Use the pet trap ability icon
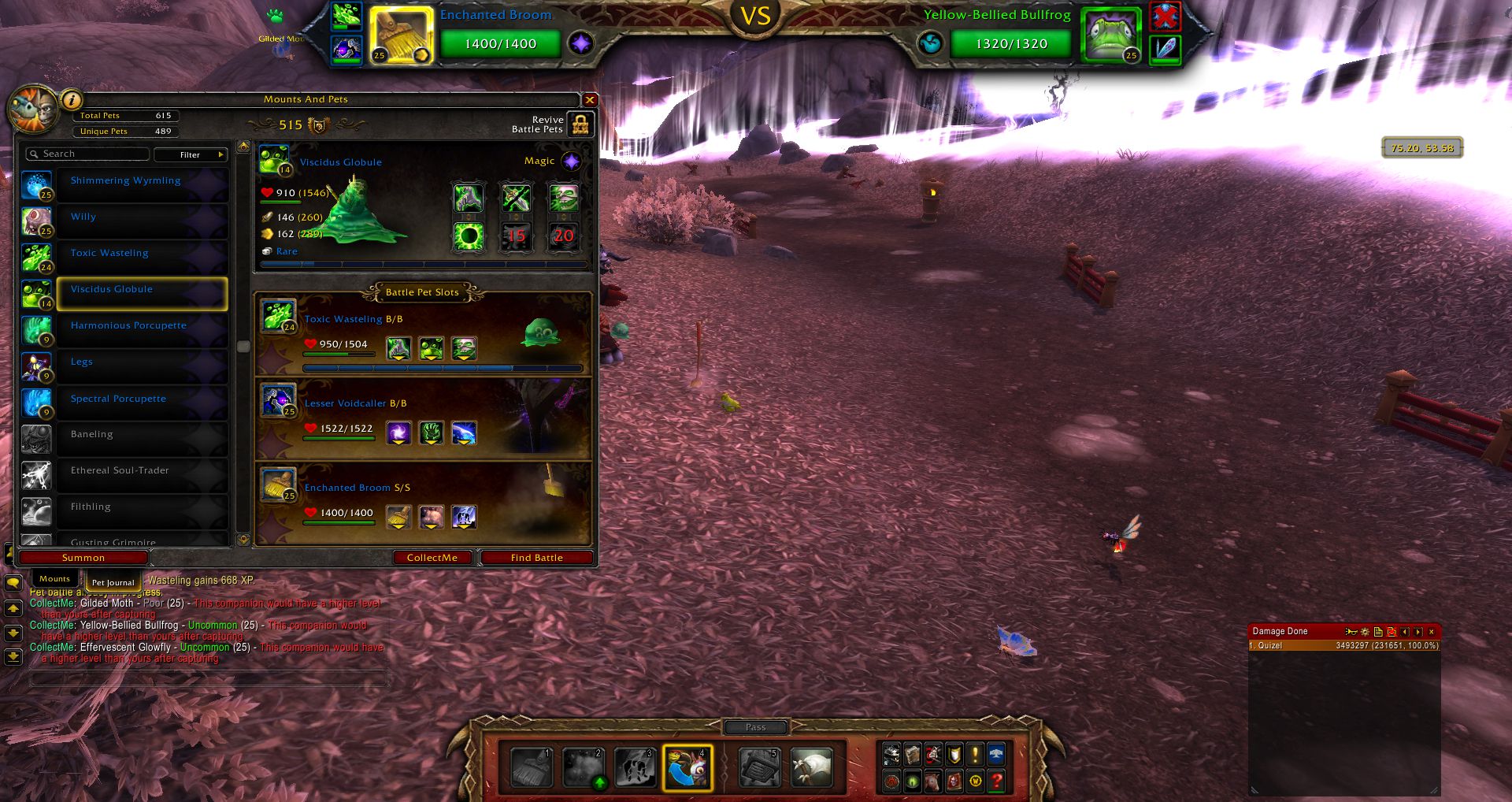Viewport: 1512px width, 802px height. pyautogui.click(x=759, y=767)
